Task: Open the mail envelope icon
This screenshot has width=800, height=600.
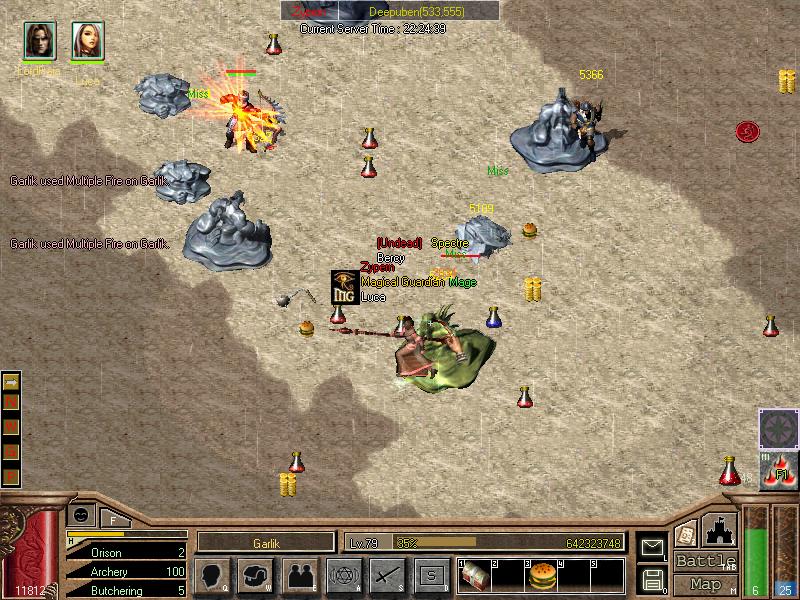Action: [651, 547]
